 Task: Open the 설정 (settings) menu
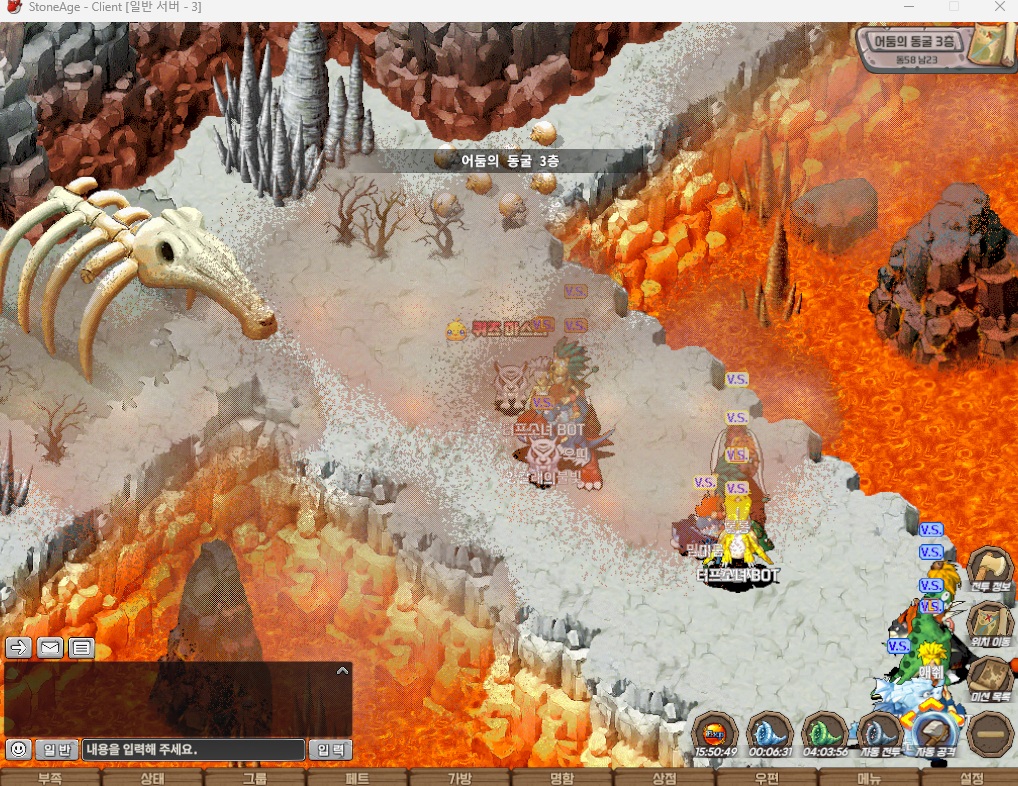click(x=971, y=778)
